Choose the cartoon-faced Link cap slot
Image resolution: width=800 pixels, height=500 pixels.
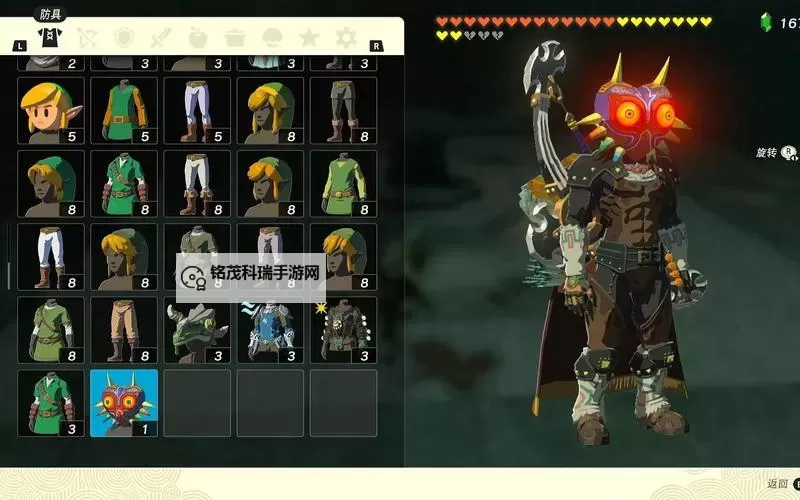51,110
